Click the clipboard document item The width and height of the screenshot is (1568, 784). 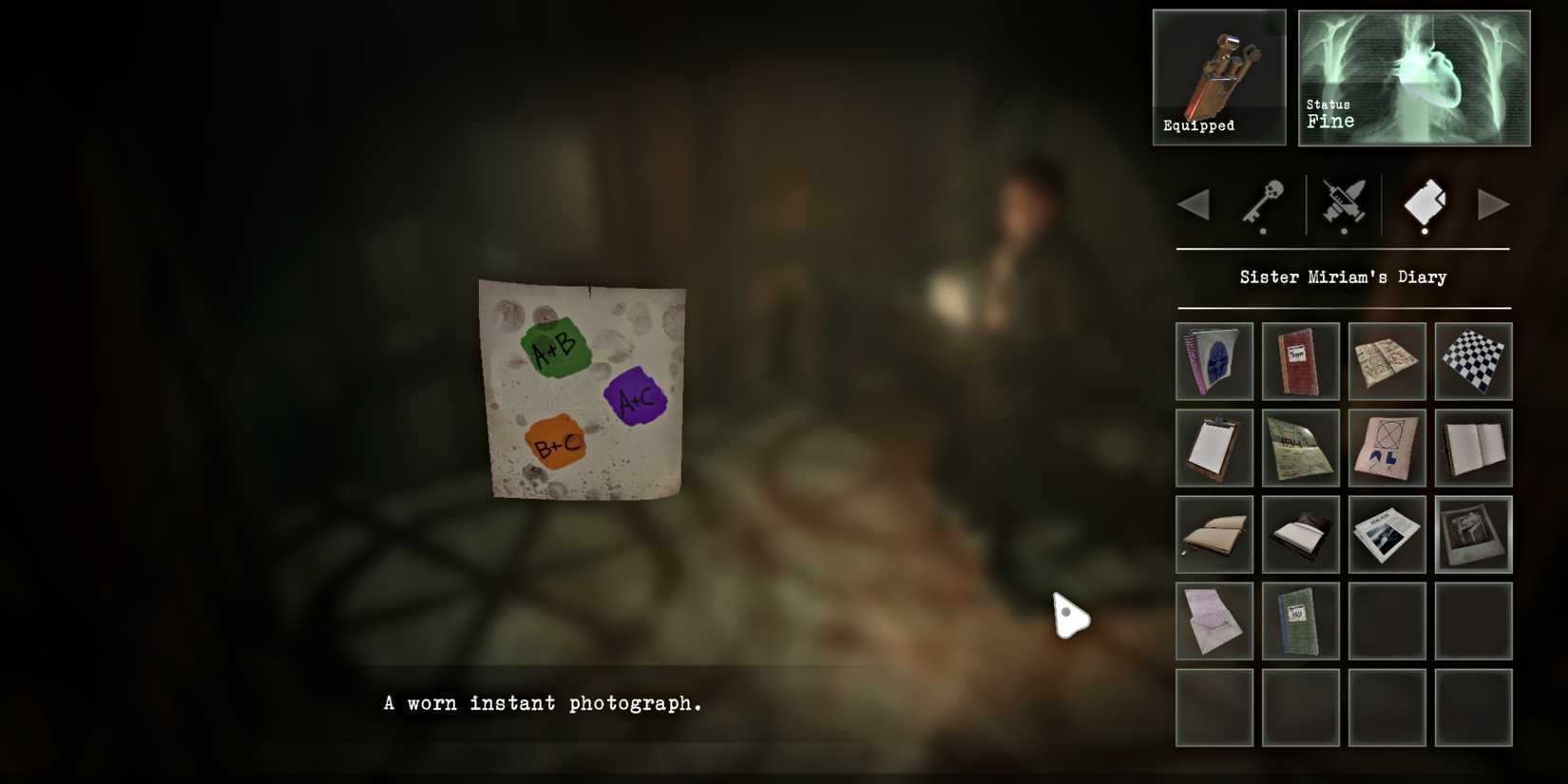click(1214, 447)
